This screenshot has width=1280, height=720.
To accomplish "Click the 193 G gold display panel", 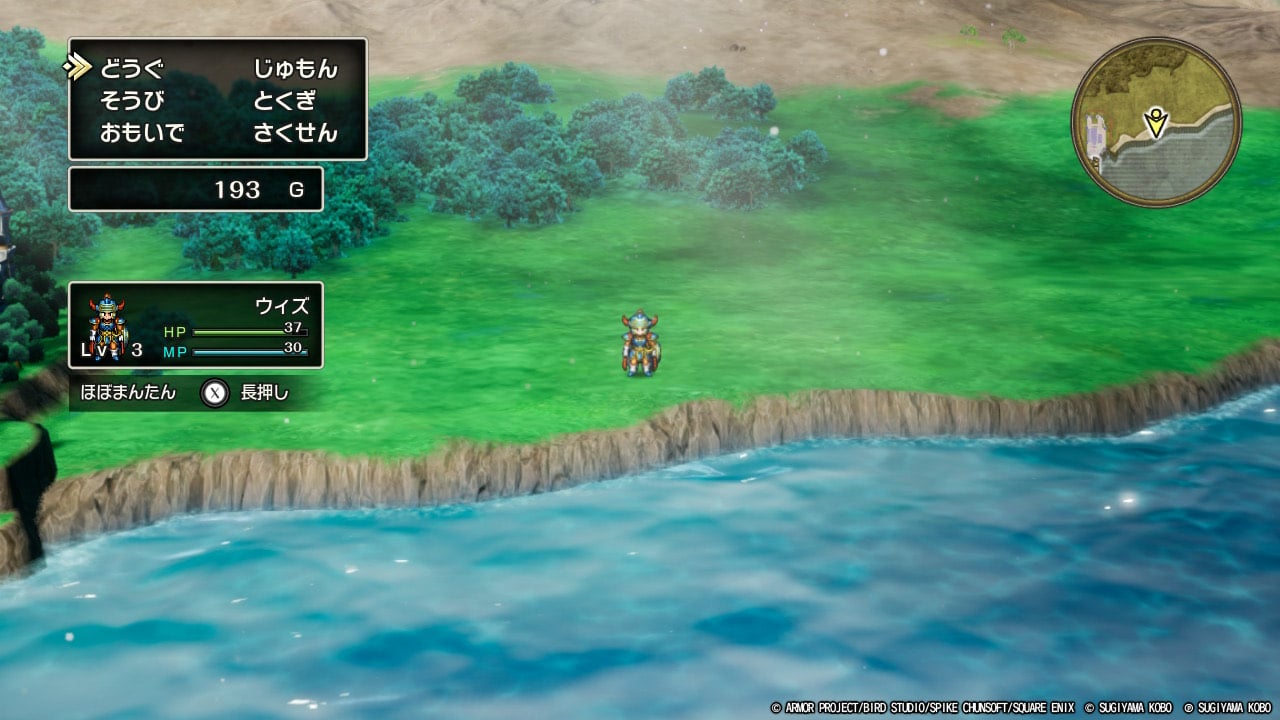I will [x=195, y=189].
